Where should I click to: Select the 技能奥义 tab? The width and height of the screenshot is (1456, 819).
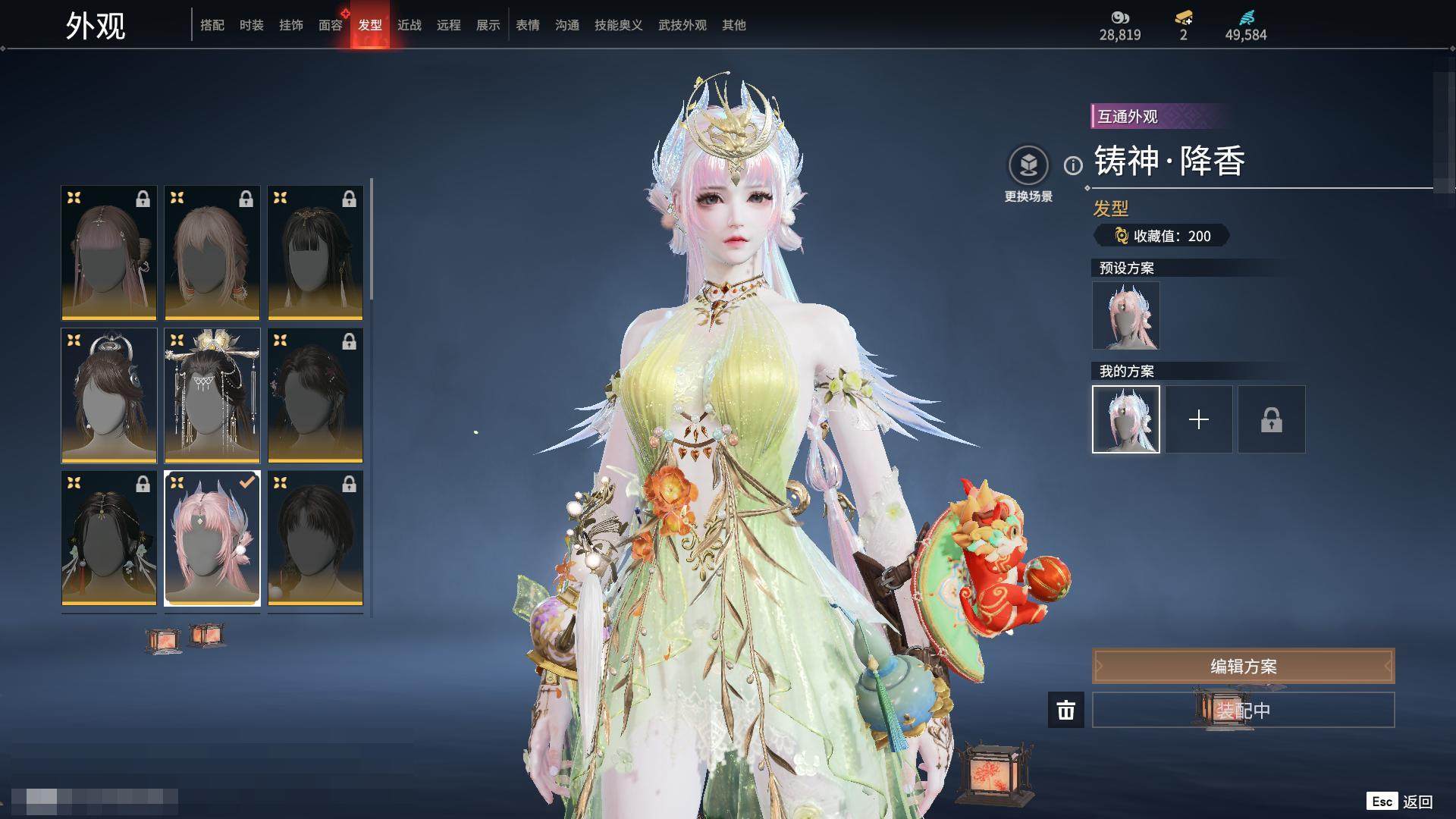tap(619, 25)
